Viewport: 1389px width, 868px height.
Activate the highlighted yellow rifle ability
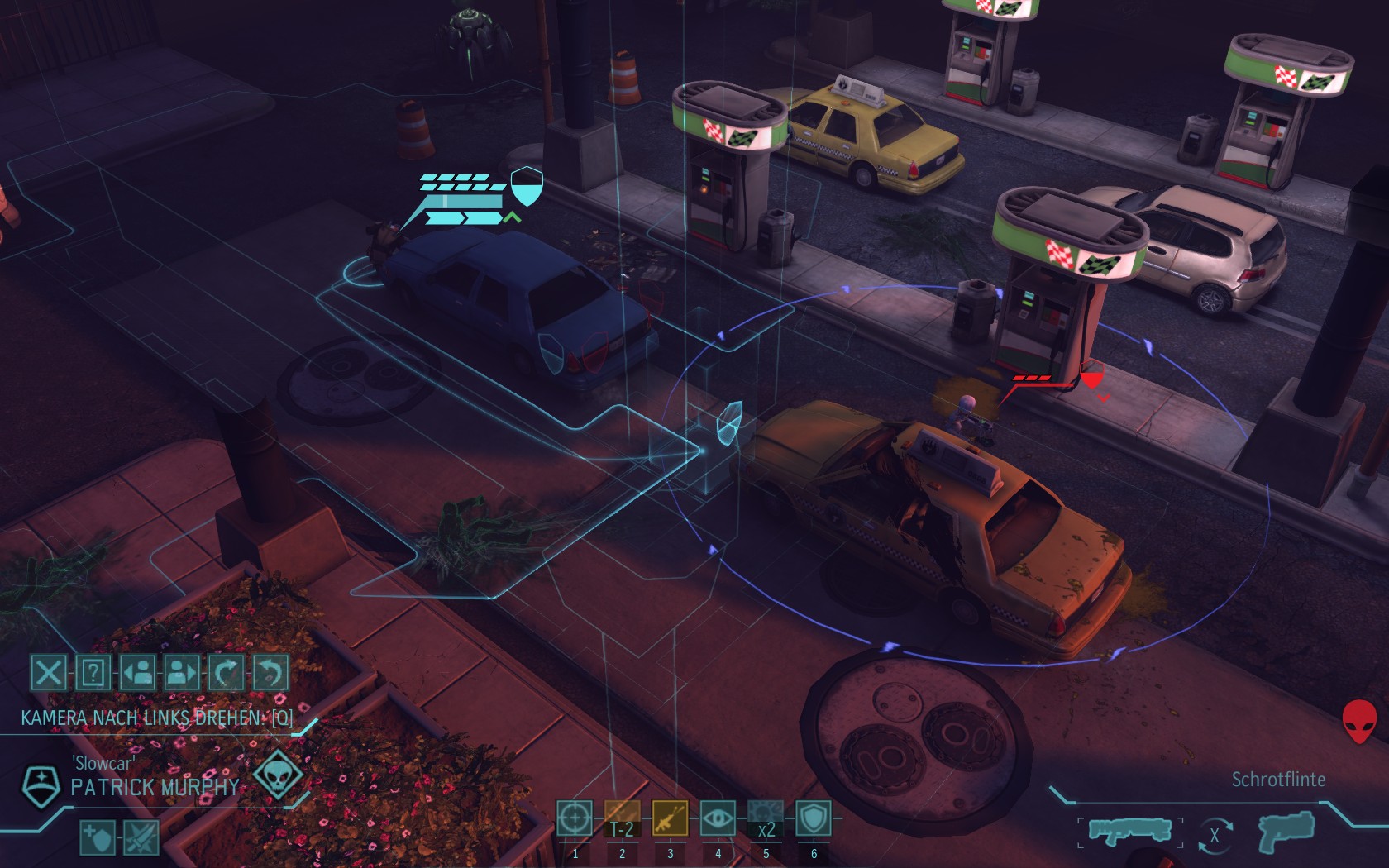click(670, 818)
